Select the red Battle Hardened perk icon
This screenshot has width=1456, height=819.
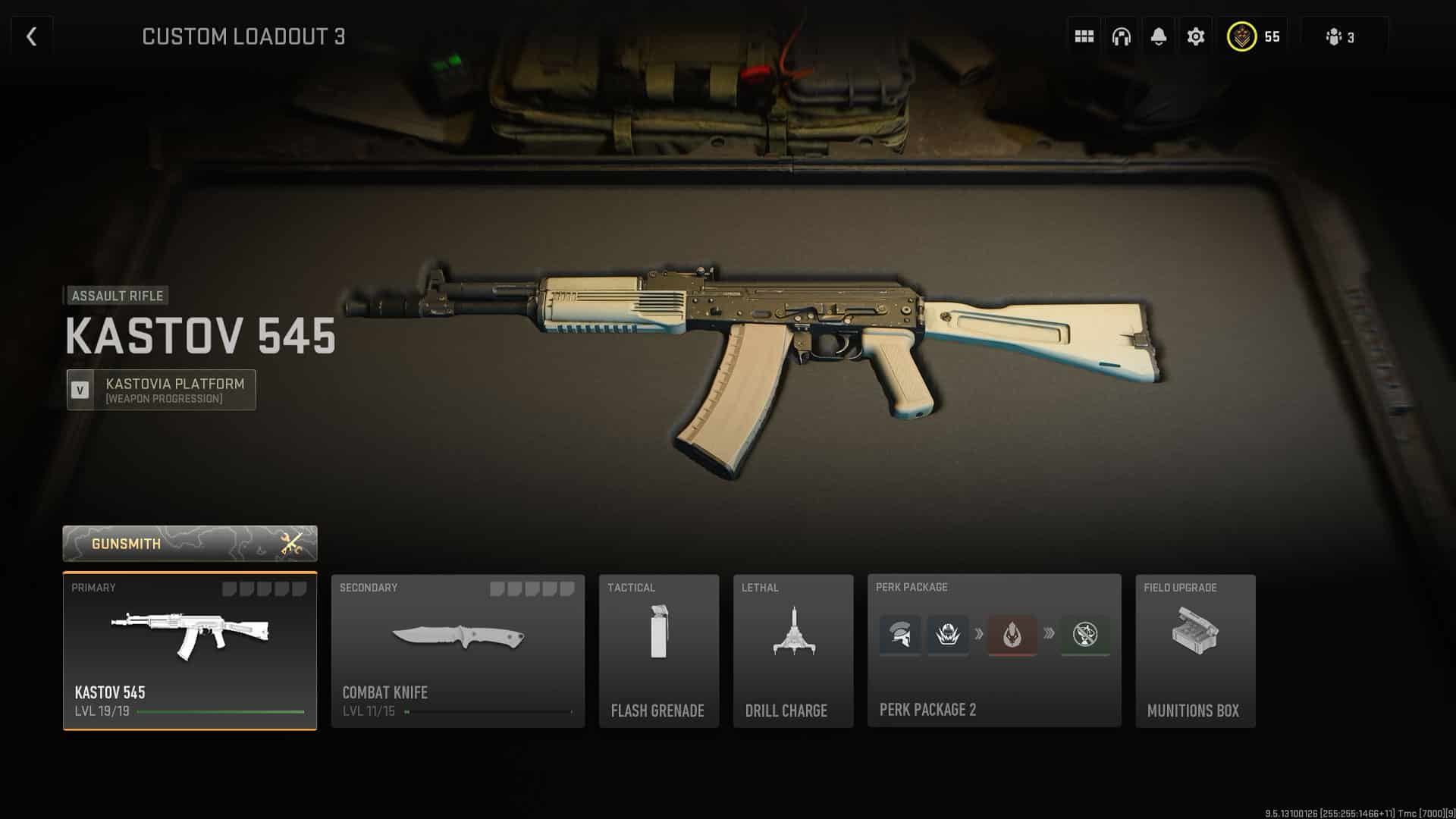(x=1013, y=636)
